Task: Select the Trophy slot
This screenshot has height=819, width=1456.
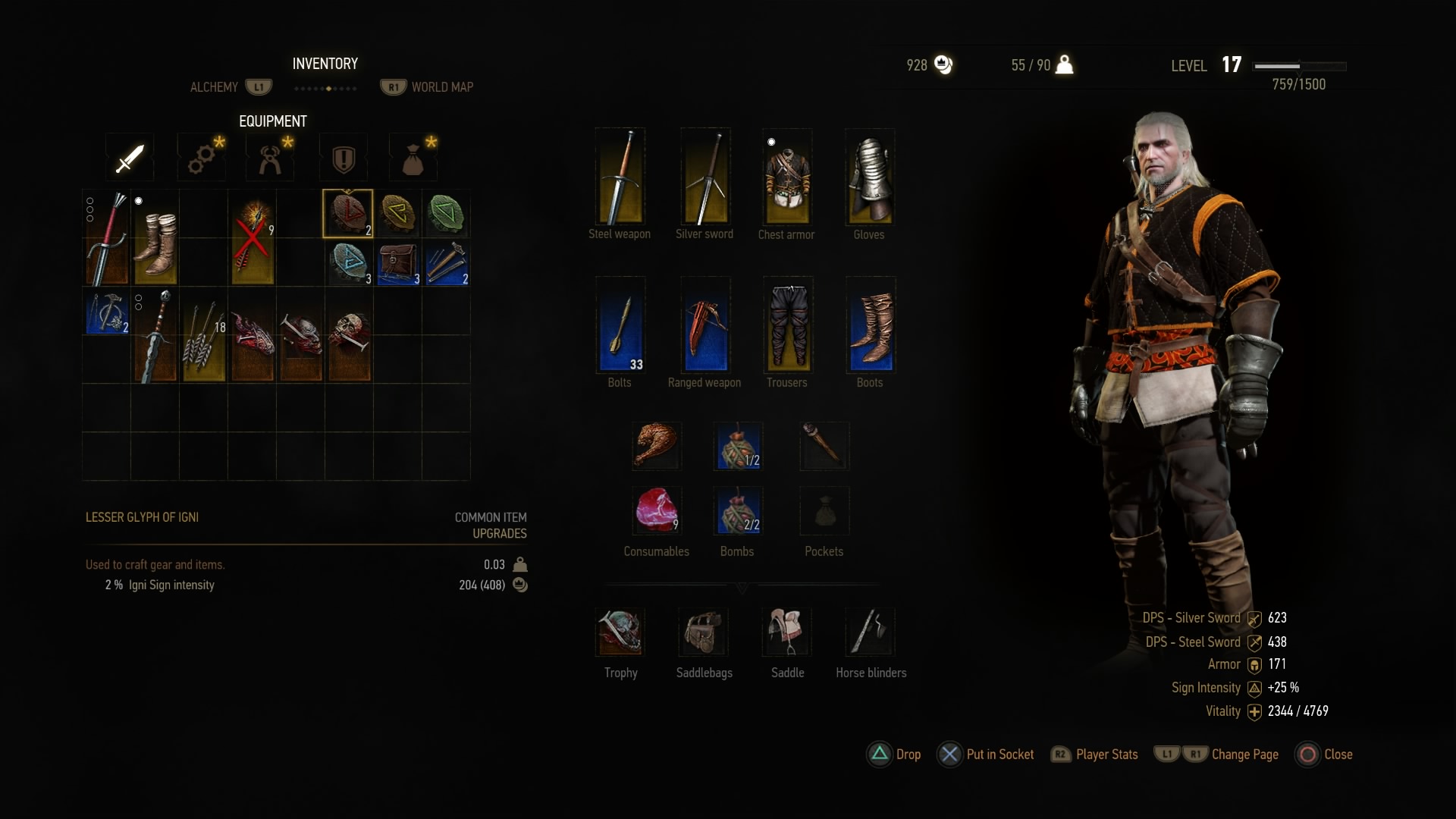Action: pos(620,632)
